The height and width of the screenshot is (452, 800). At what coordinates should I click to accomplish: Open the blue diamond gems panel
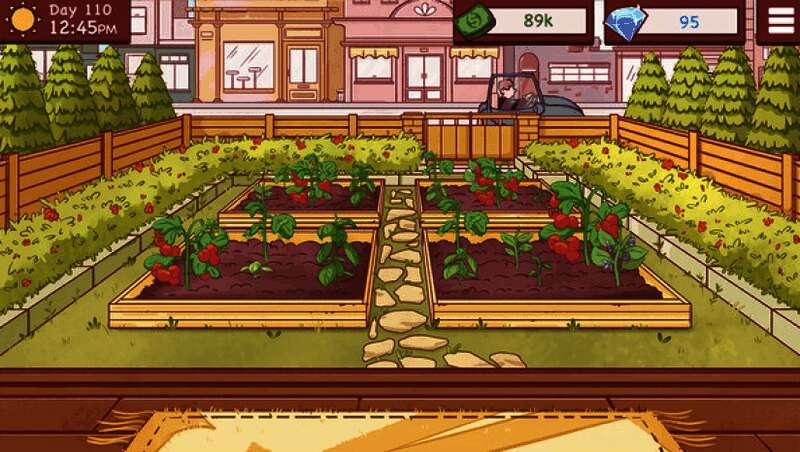point(675,21)
